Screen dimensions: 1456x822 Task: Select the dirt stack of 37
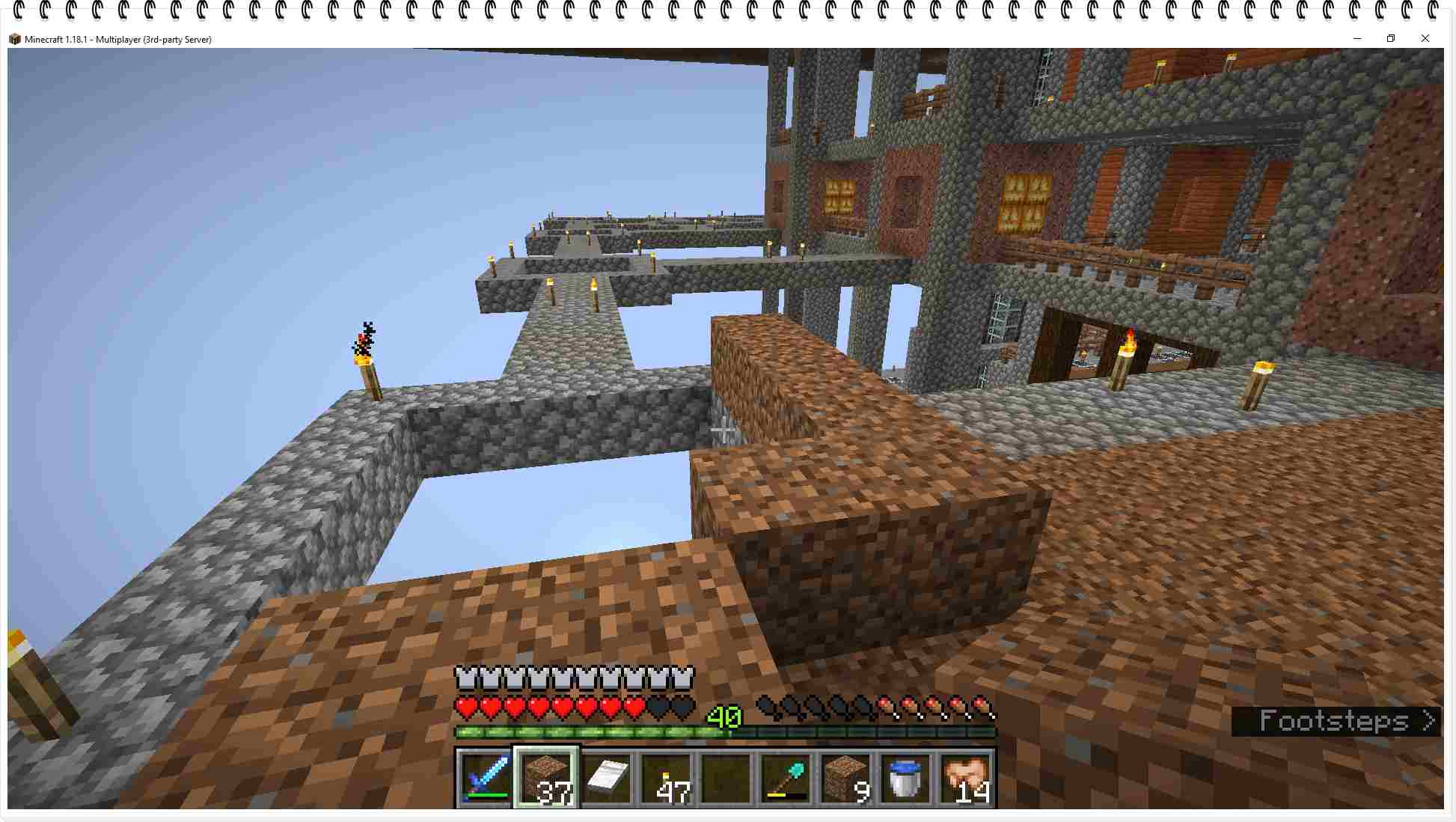(546, 777)
